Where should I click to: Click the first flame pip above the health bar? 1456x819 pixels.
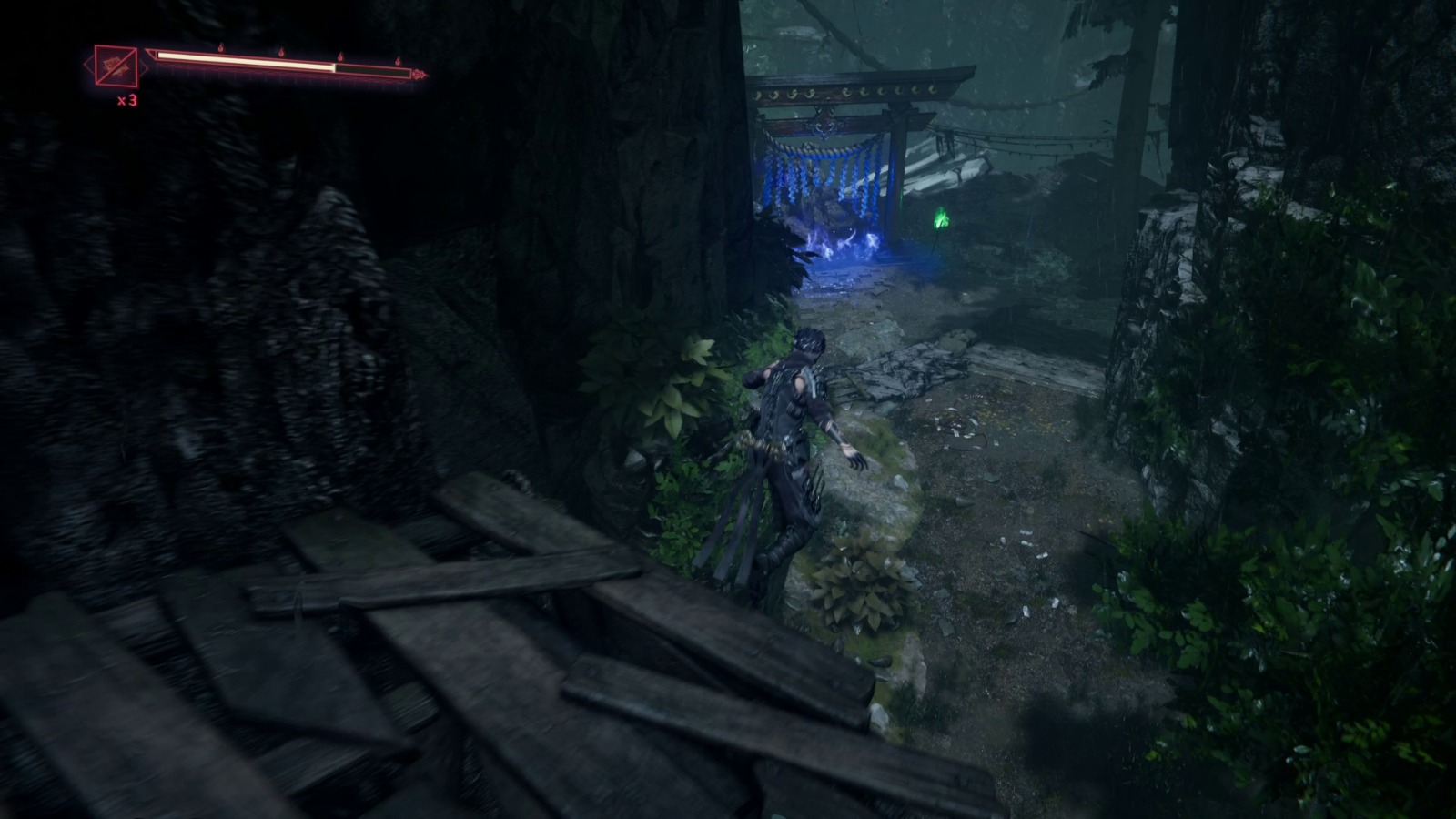[x=220, y=47]
